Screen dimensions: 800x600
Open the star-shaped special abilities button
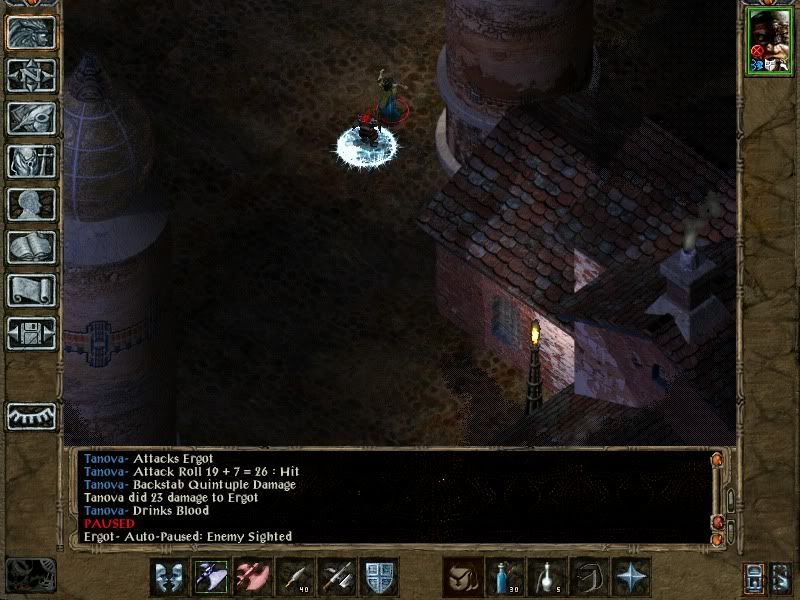click(630, 577)
